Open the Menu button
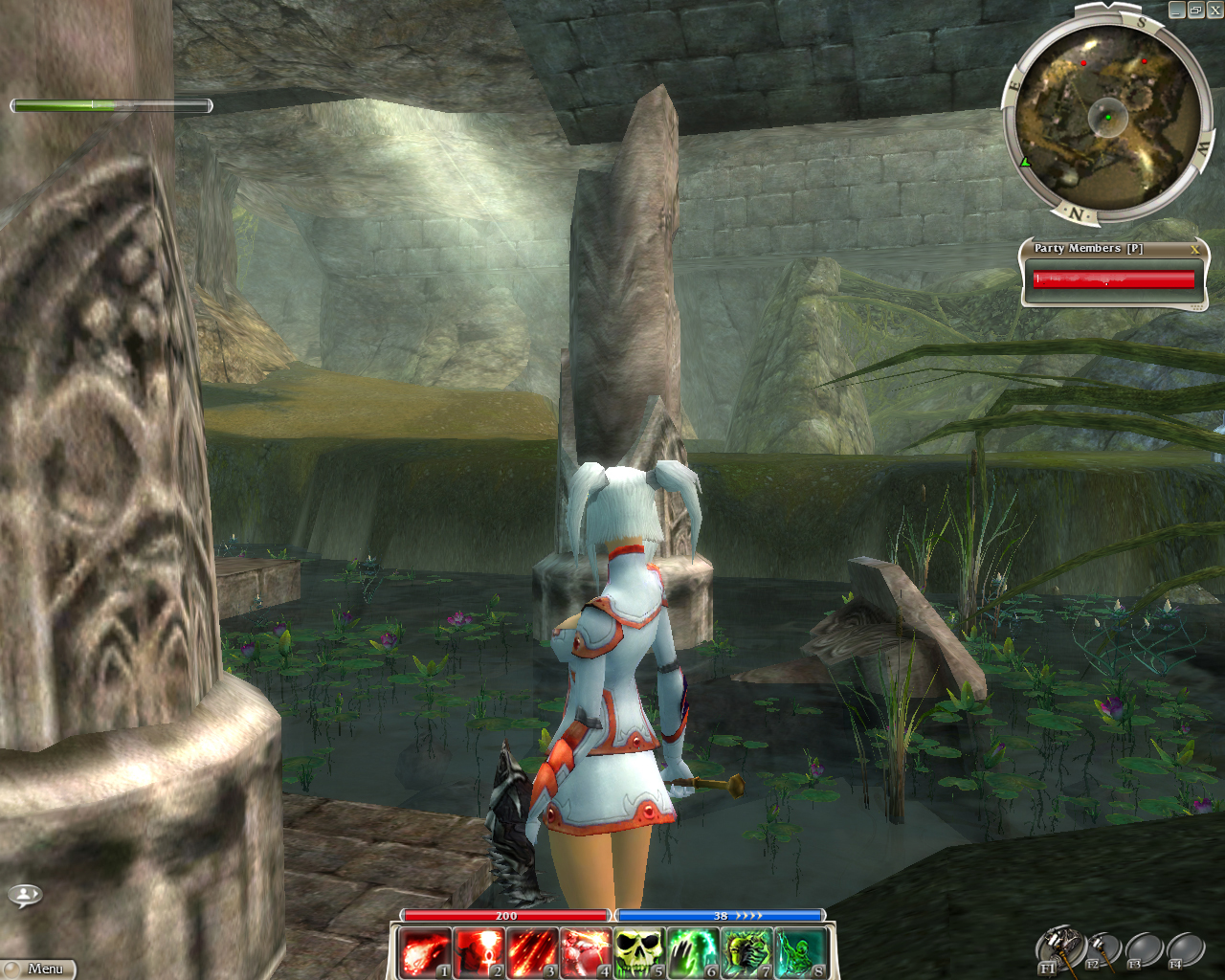This screenshot has height=980, width=1225. pos(38,969)
